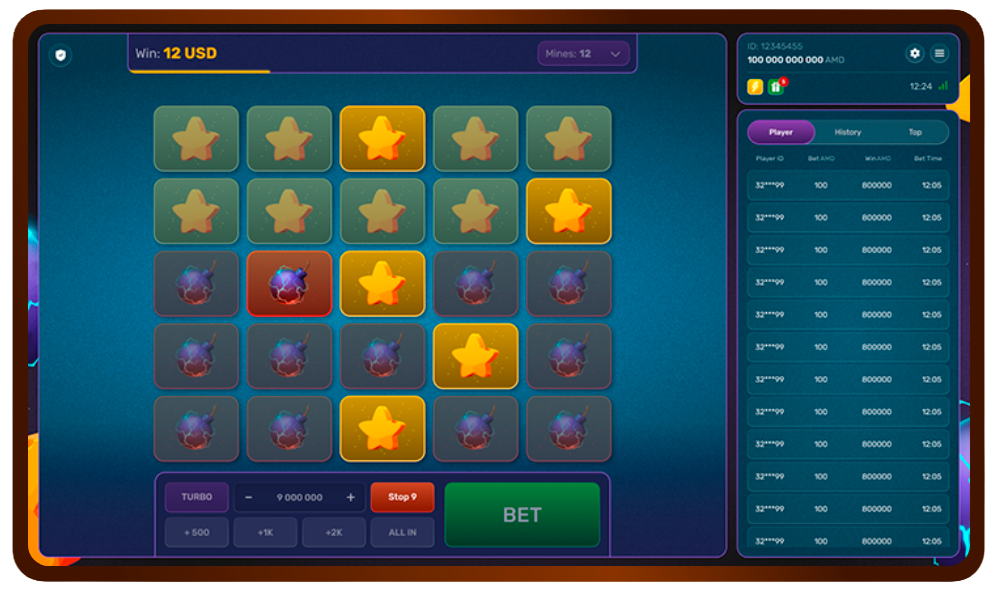Add +1K to the bet

coord(265,532)
